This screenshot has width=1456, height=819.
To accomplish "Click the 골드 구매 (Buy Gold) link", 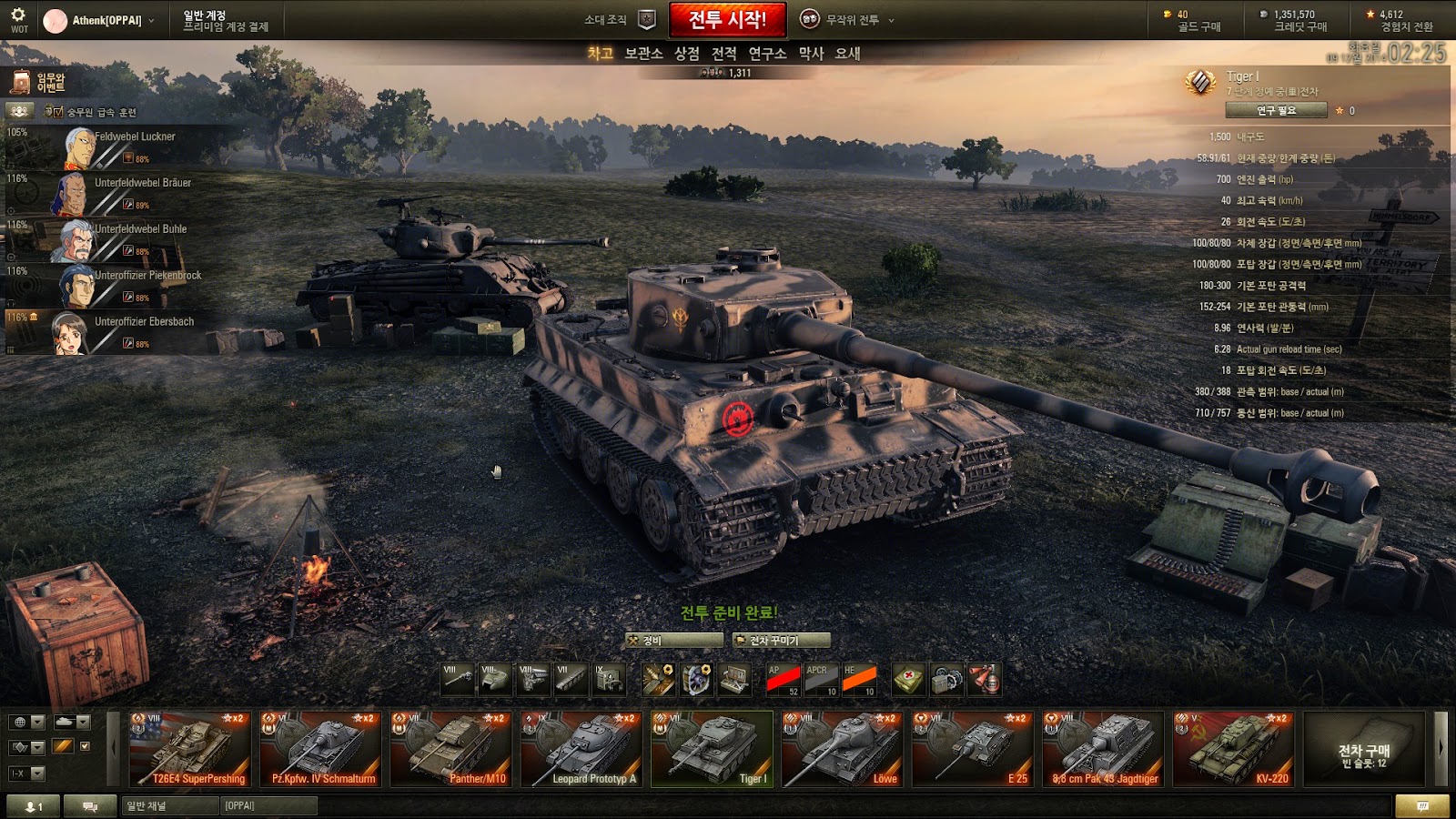I will [1198, 27].
